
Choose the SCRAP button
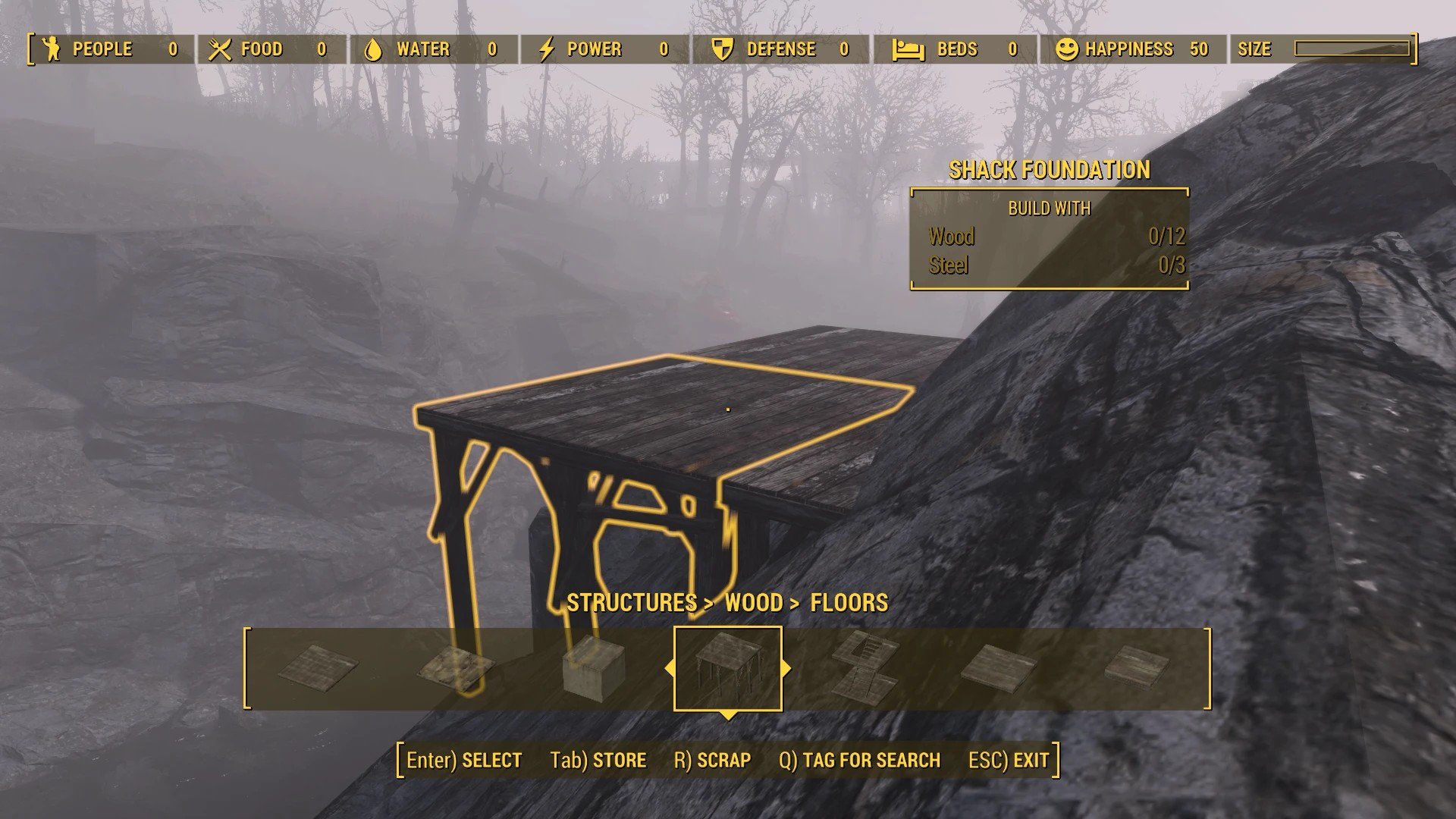click(x=712, y=760)
